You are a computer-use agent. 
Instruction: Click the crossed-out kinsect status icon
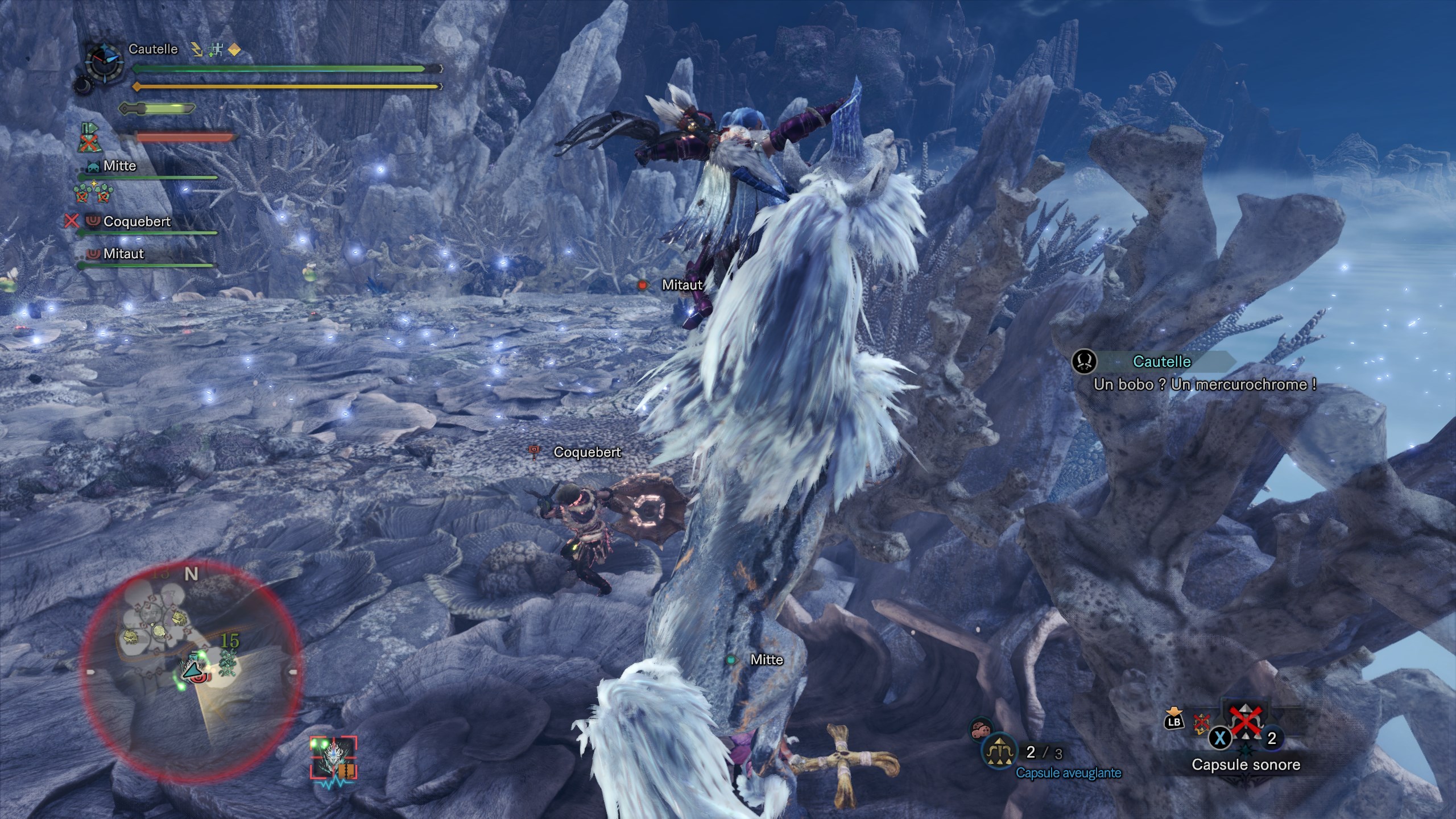tap(88, 138)
